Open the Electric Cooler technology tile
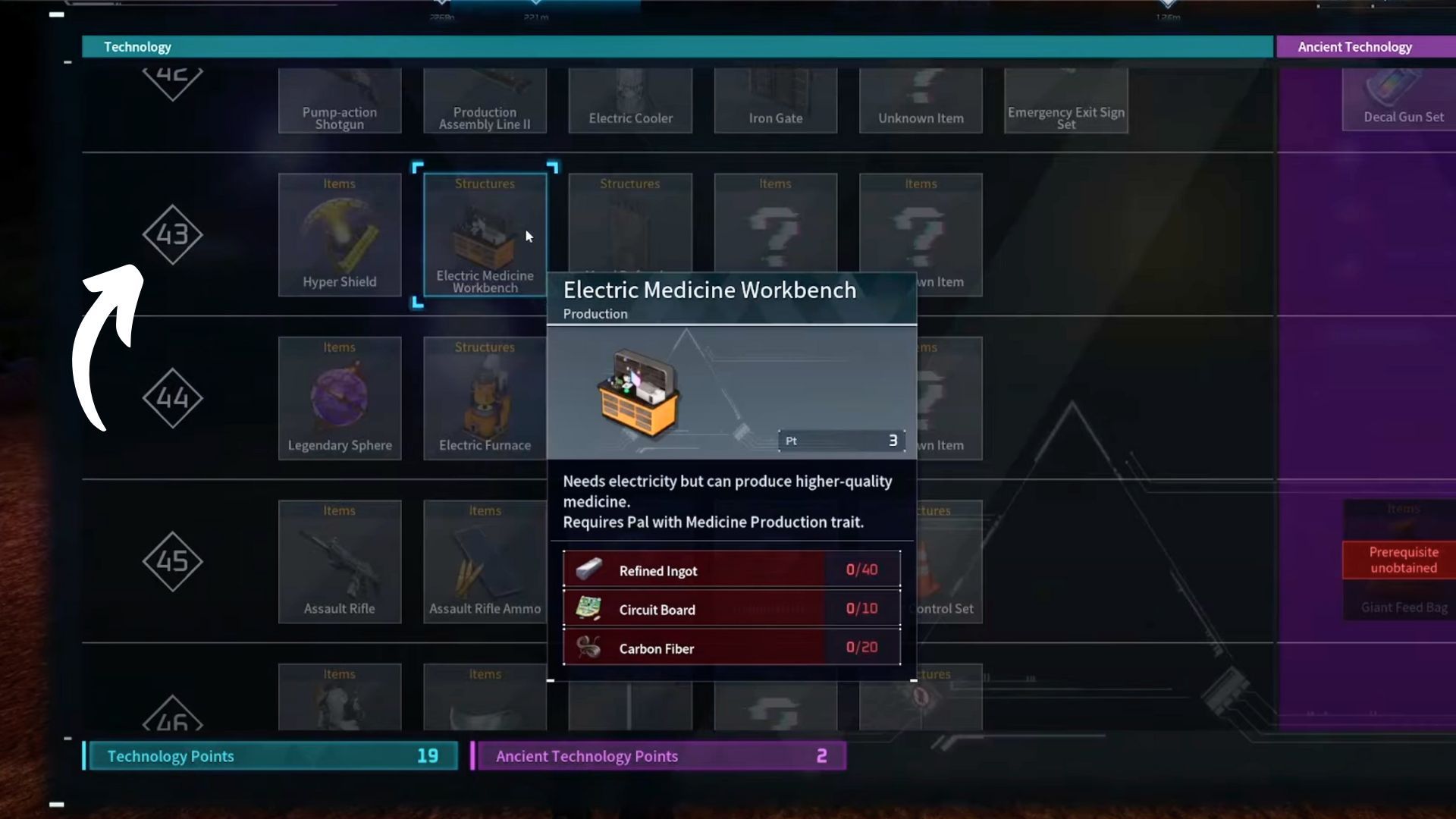The height and width of the screenshot is (819, 1456). 630,102
